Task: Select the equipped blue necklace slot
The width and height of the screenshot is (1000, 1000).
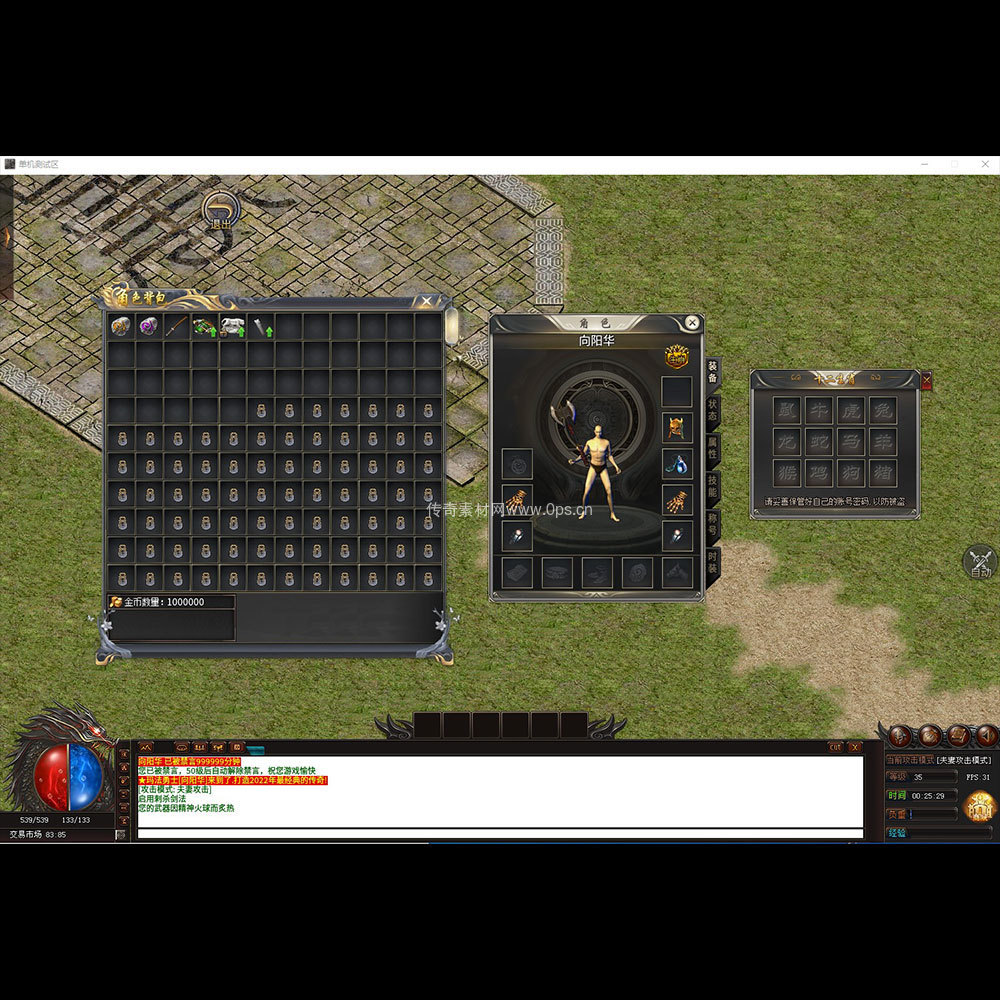Action: [677, 464]
